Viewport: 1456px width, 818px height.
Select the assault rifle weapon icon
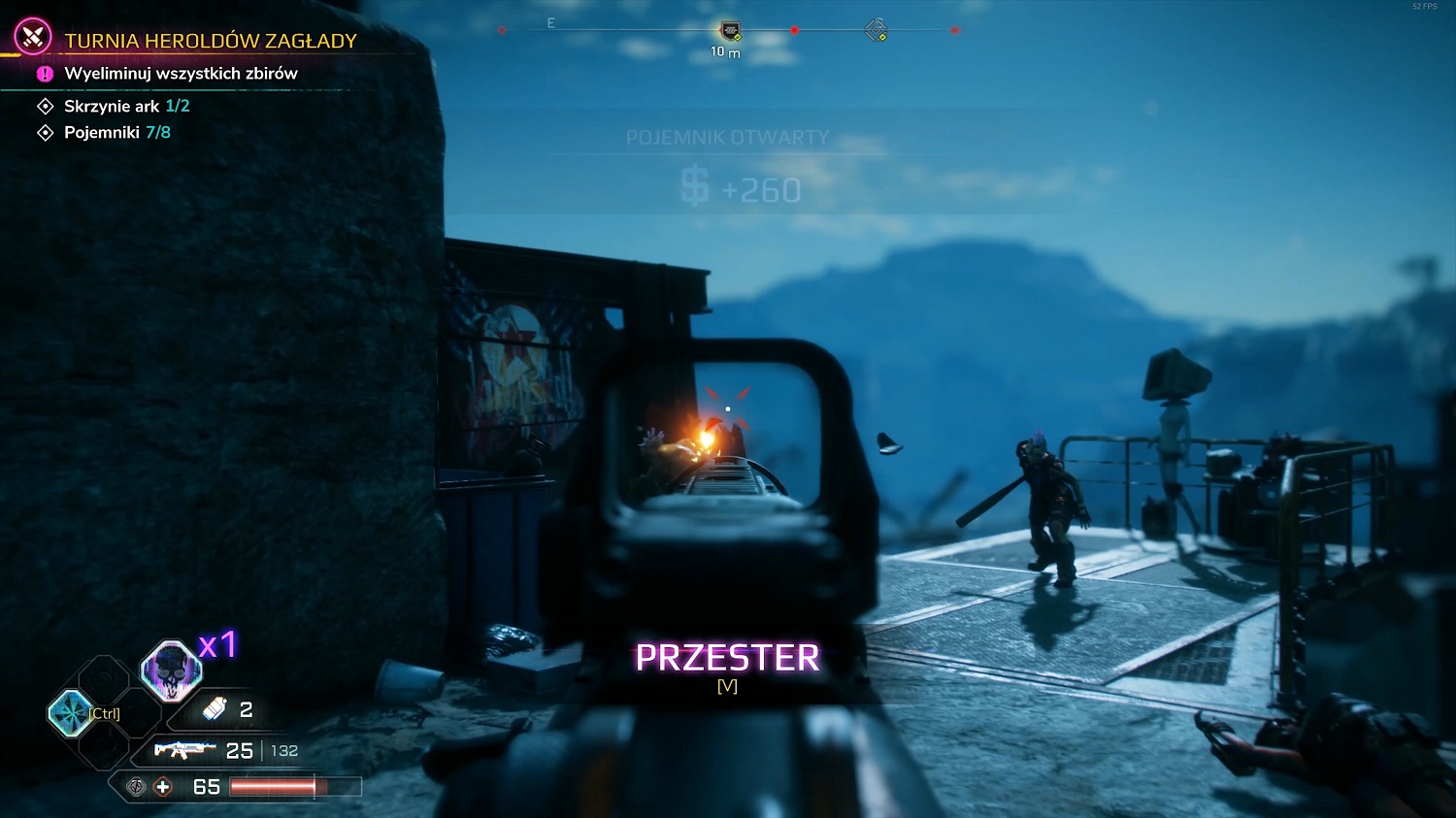(x=184, y=750)
